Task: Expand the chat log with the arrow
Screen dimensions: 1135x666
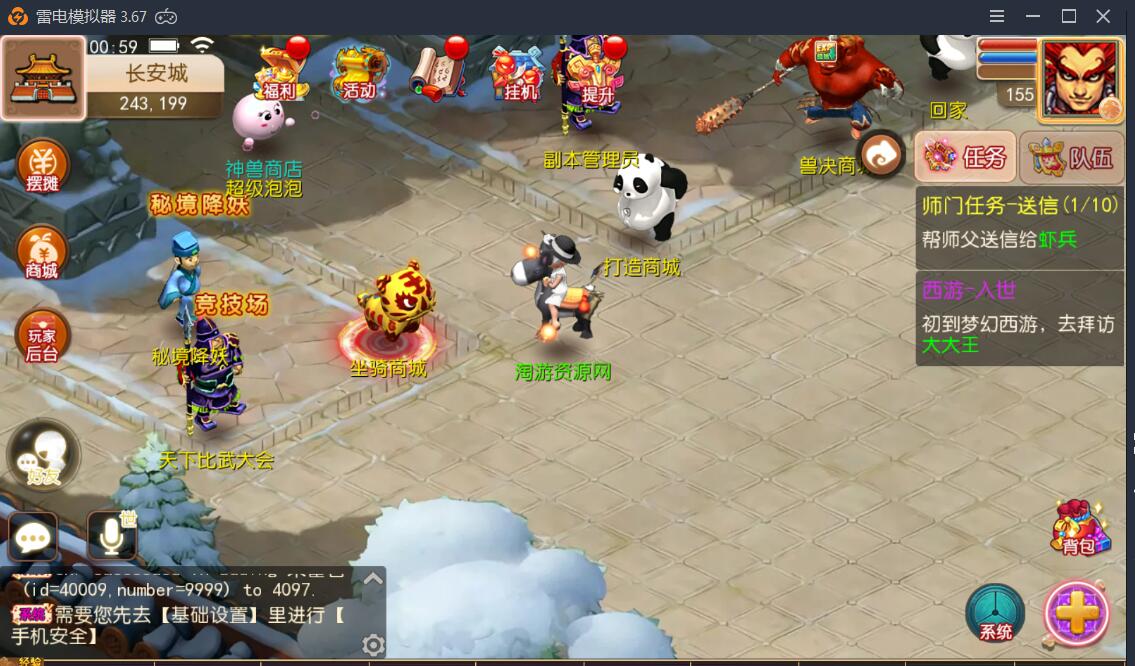Action: pos(373,578)
